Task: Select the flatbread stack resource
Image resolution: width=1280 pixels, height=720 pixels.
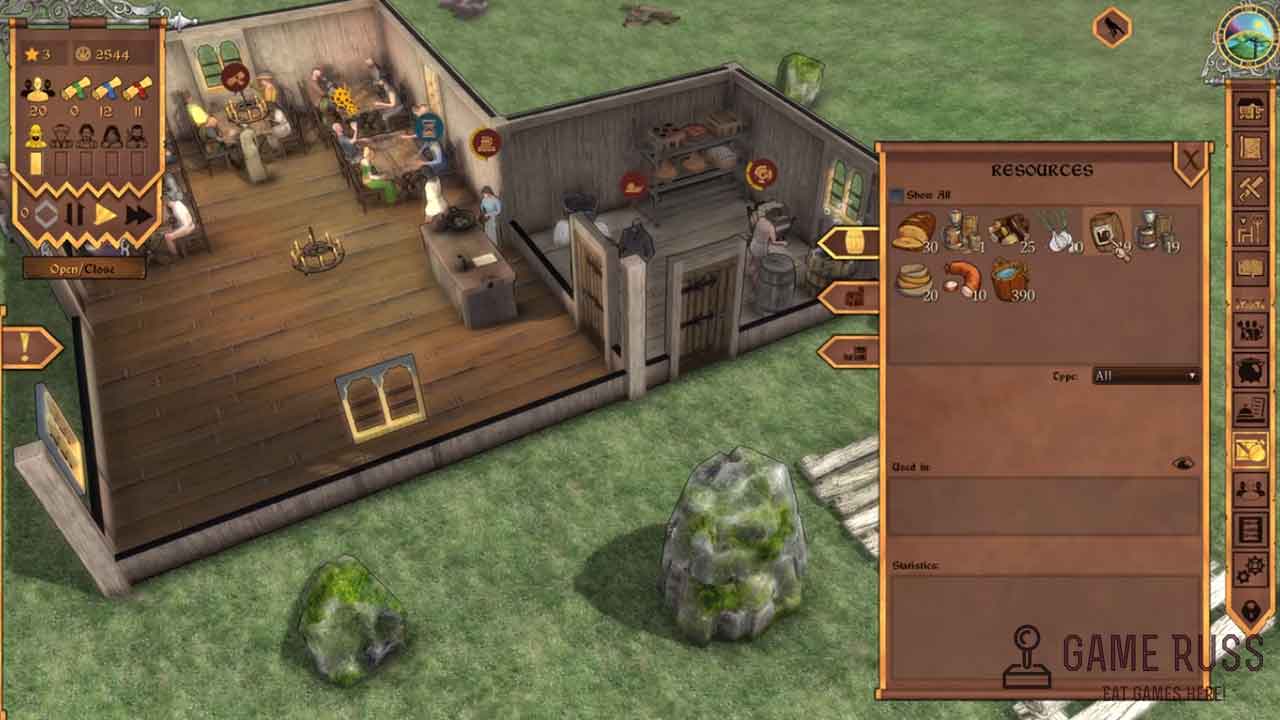Action: click(914, 280)
